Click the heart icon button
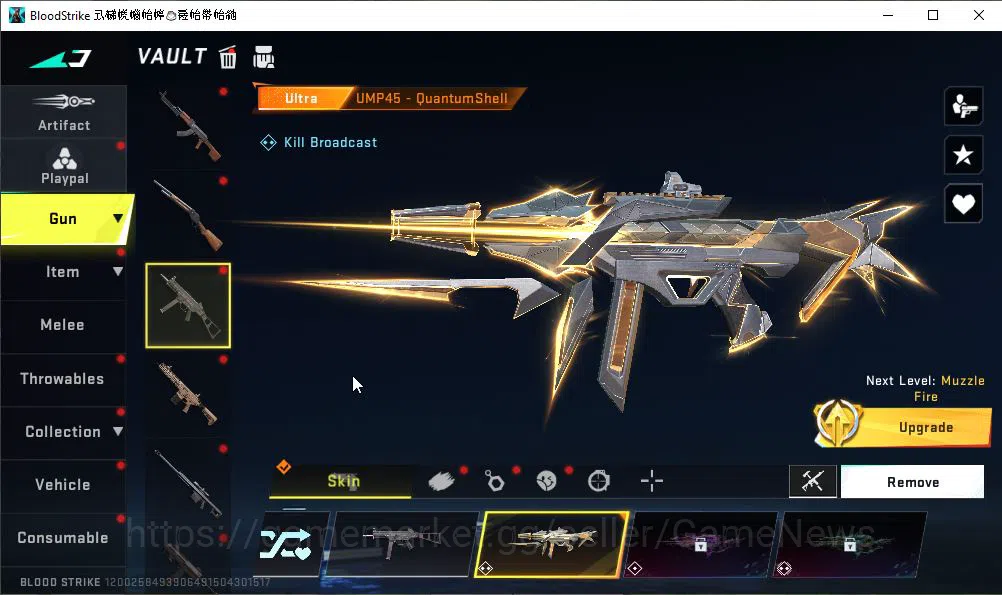The width and height of the screenshot is (1002, 595). pyautogui.click(x=963, y=204)
